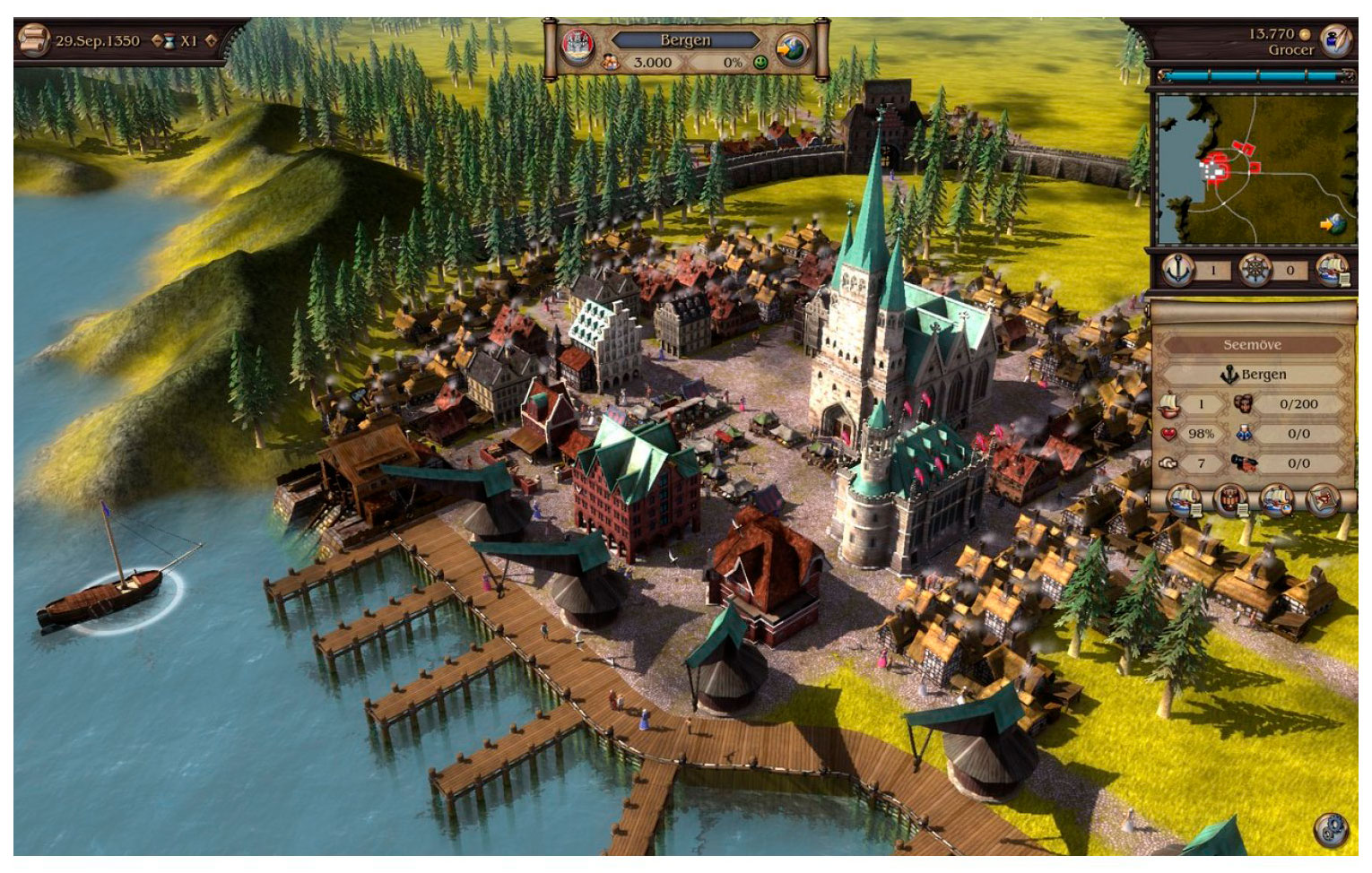Open the gear settings button
Image resolution: width=1372 pixels, height=873 pixels.
click(1330, 828)
